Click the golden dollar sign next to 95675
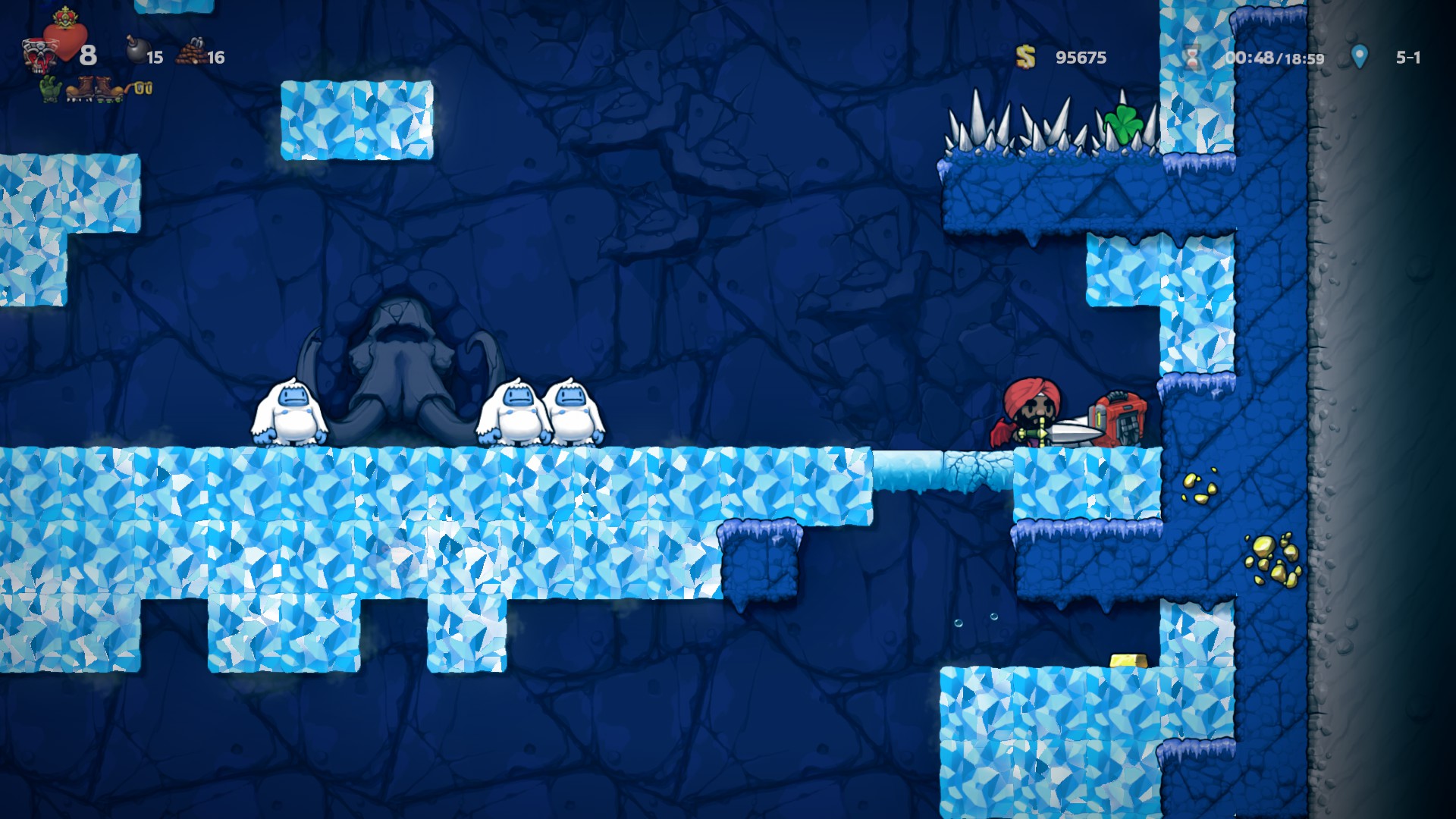Viewport: 1456px width, 819px height. 1024,56
